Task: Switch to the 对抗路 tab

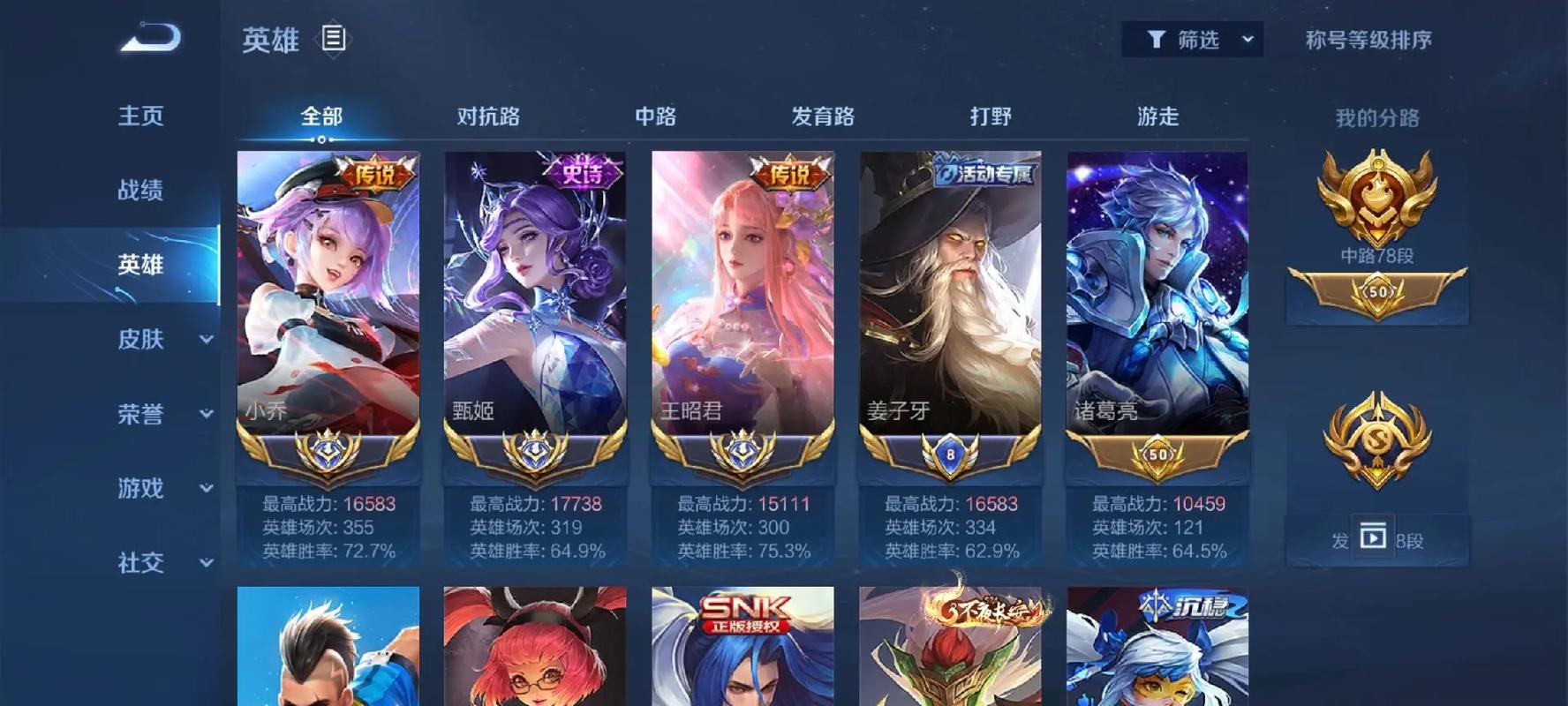Action: coord(487,116)
